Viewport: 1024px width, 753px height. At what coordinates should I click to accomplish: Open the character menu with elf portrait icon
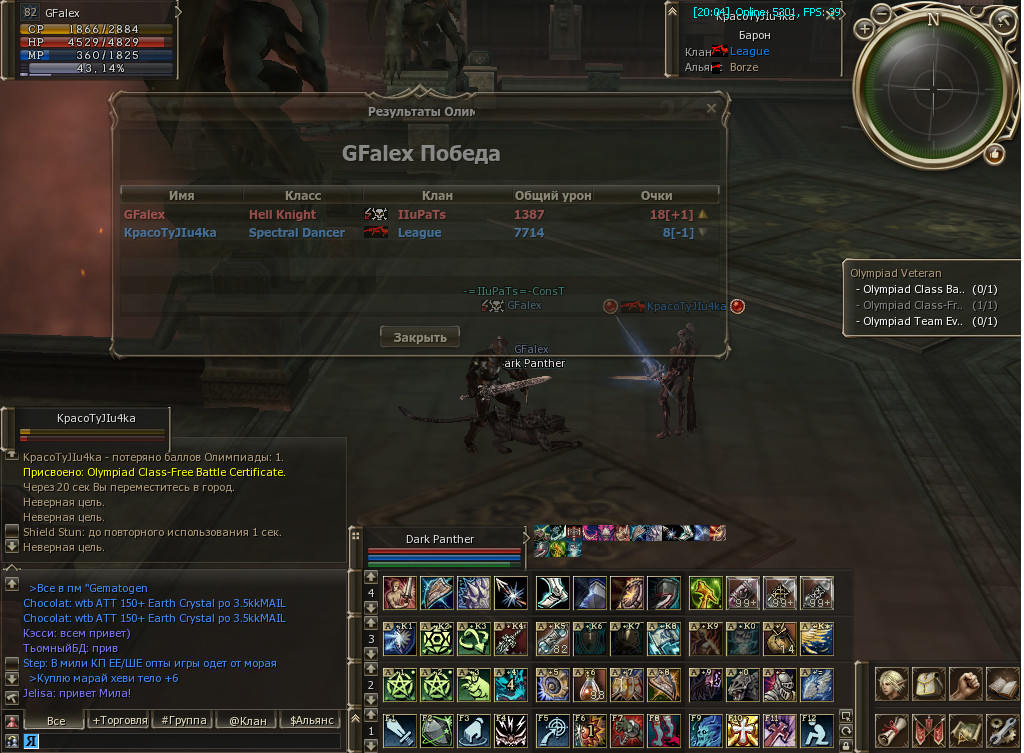(891, 685)
